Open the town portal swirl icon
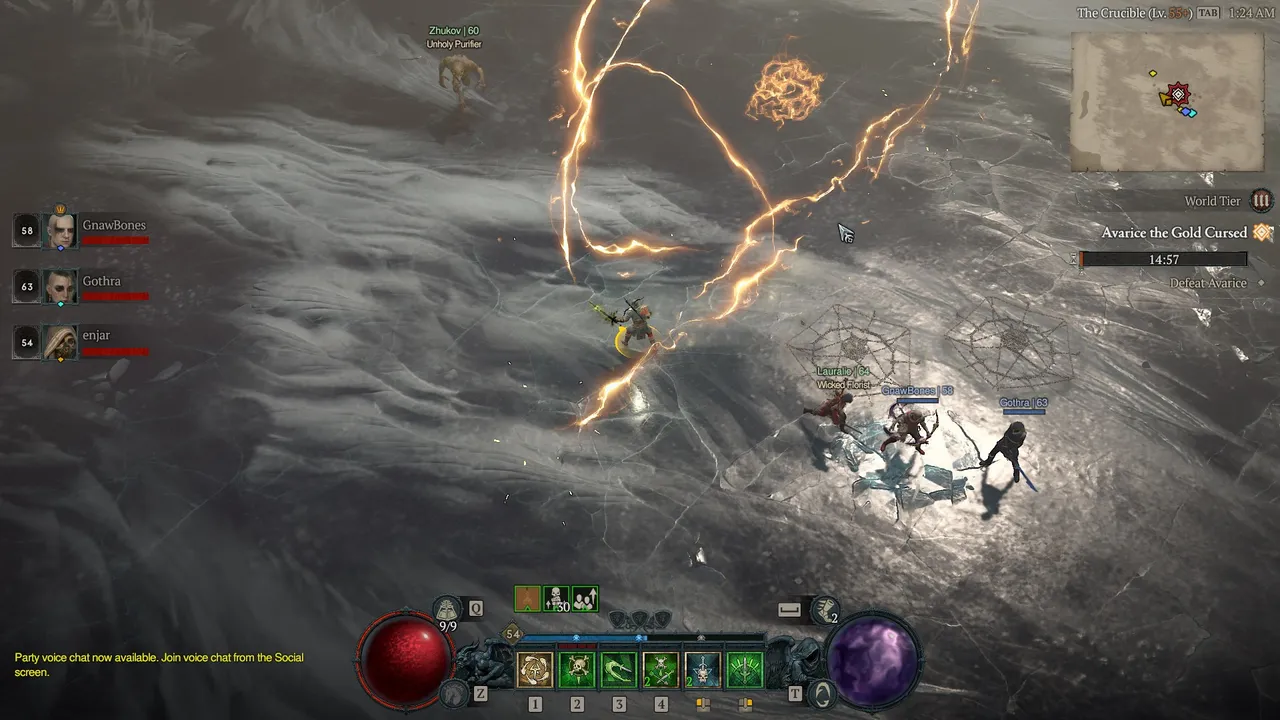Viewport: 1280px width, 720px height. point(822,693)
